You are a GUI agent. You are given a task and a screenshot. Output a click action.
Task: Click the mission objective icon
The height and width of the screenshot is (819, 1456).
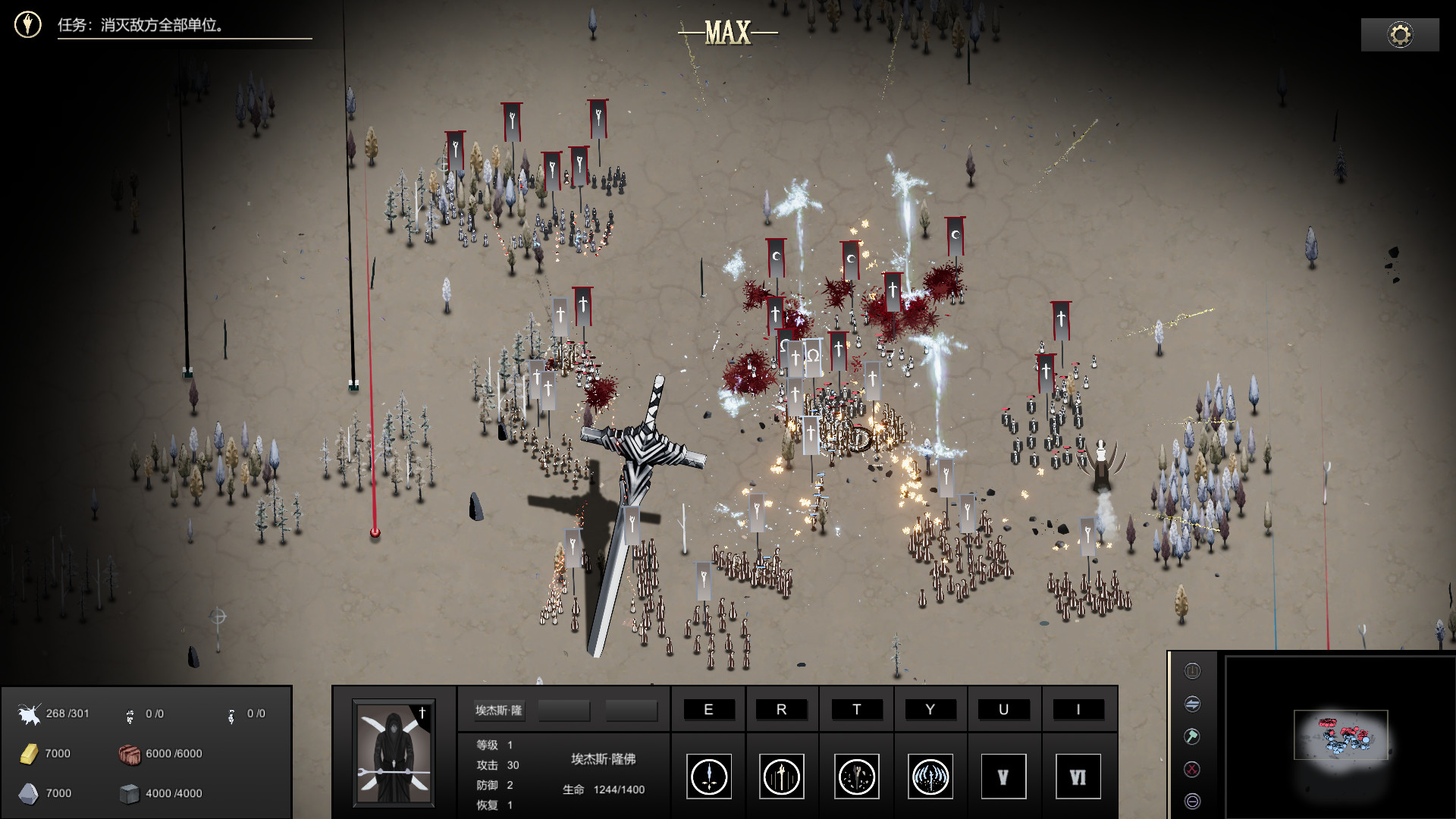(x=28, y=25)
